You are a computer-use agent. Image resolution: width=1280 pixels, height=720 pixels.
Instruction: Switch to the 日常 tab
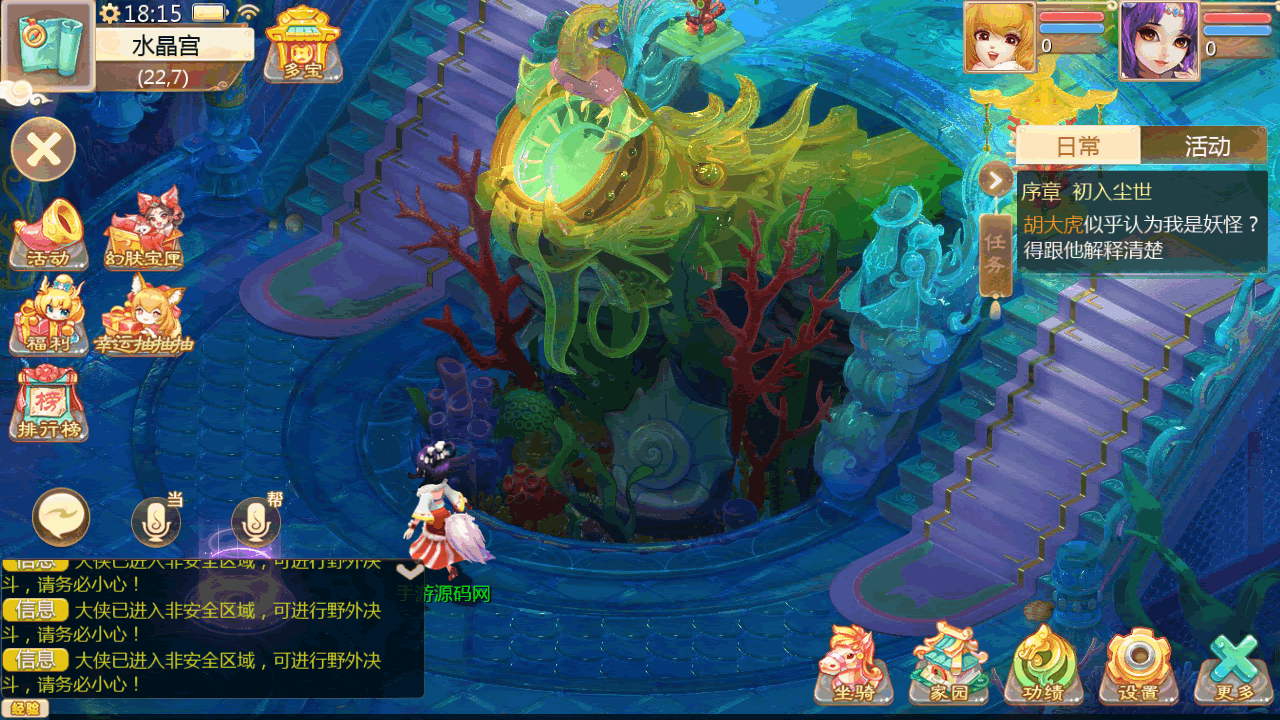(x=1078, y=146)
